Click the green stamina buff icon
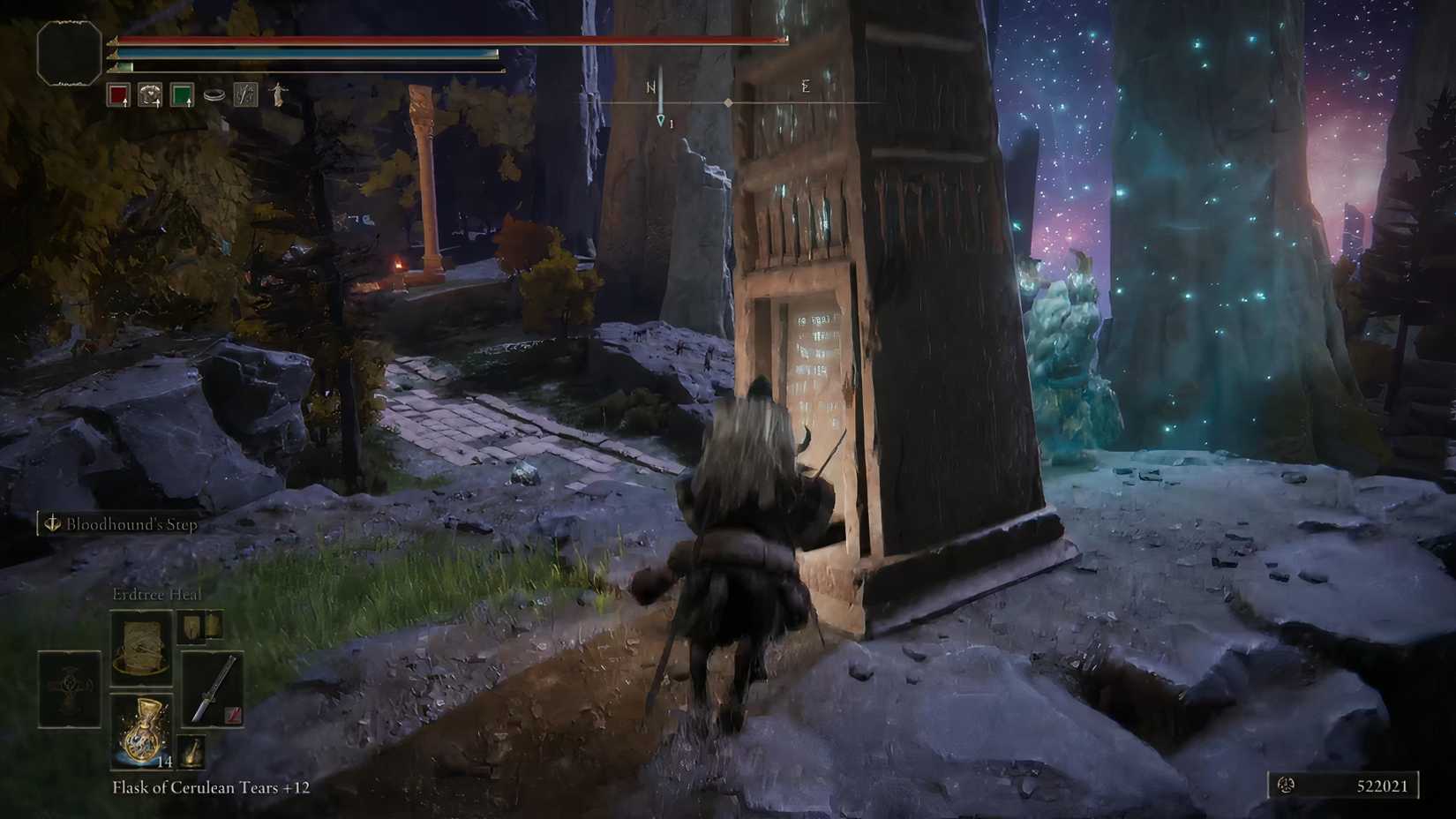Screen dimensions: 1456x819 click(184, 95)
